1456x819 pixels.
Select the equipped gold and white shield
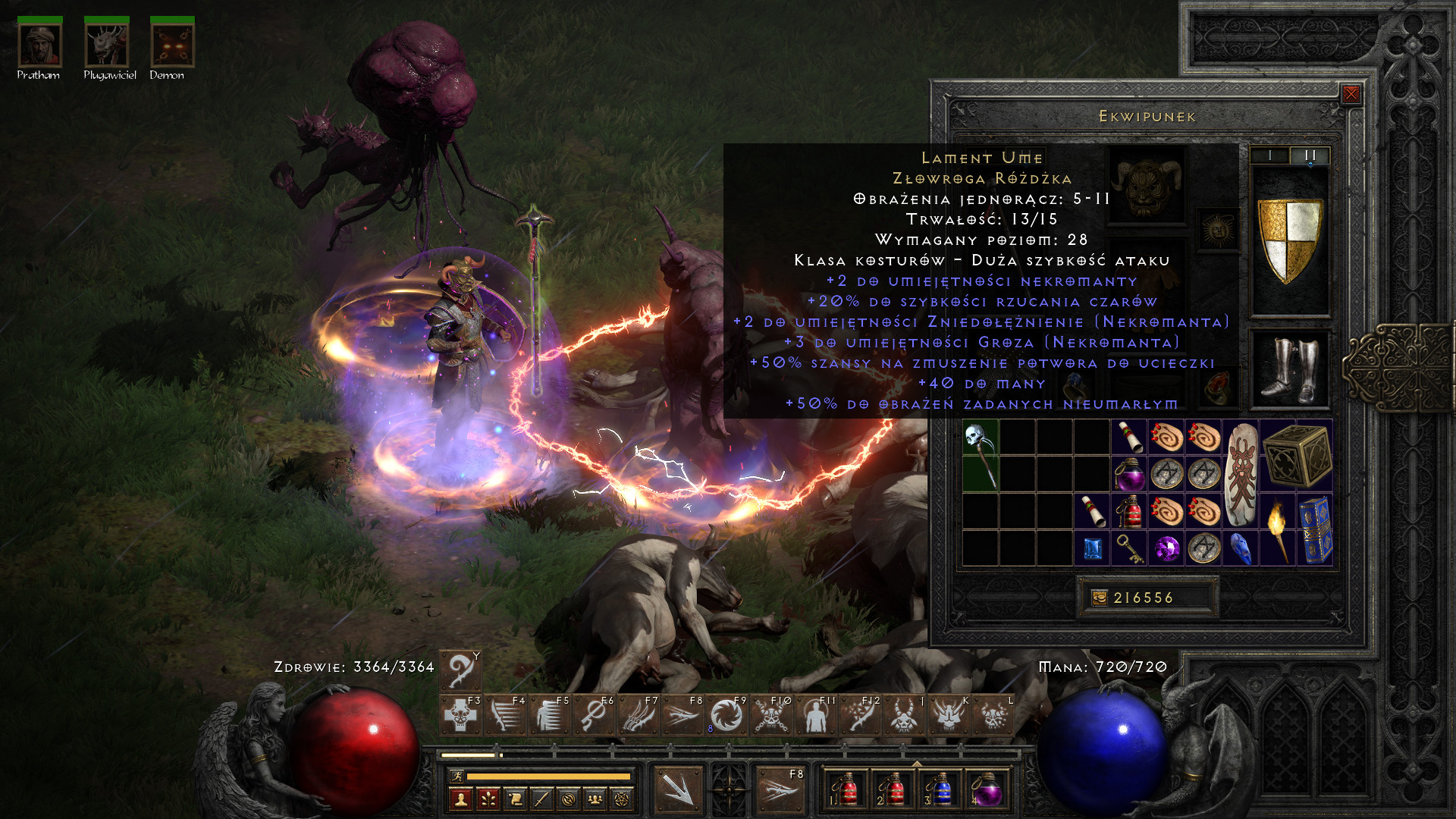point(1289,240)
